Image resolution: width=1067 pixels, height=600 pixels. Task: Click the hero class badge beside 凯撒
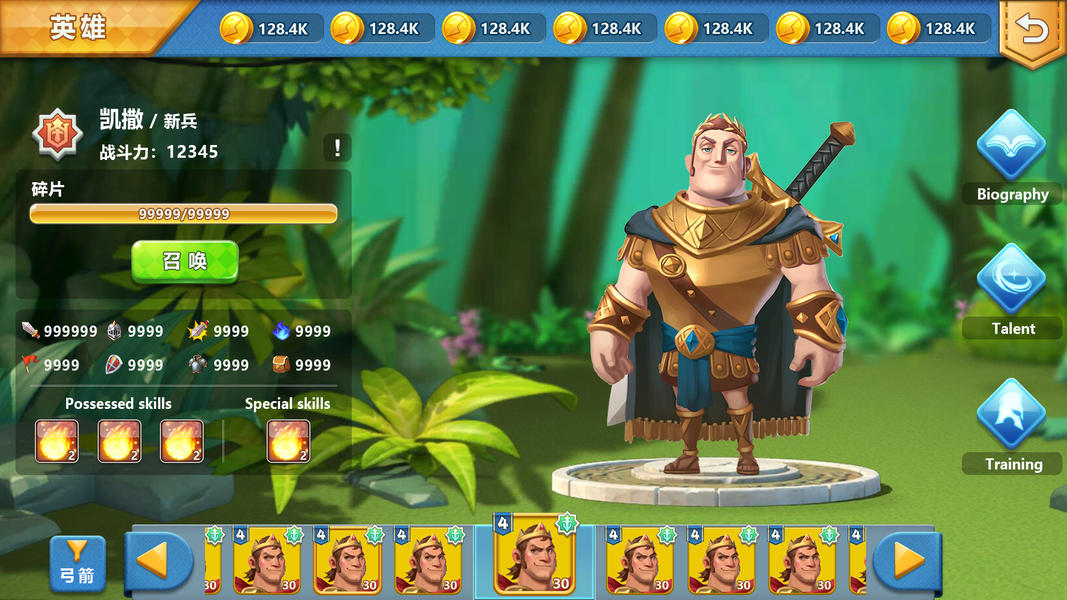coord(56,134)
